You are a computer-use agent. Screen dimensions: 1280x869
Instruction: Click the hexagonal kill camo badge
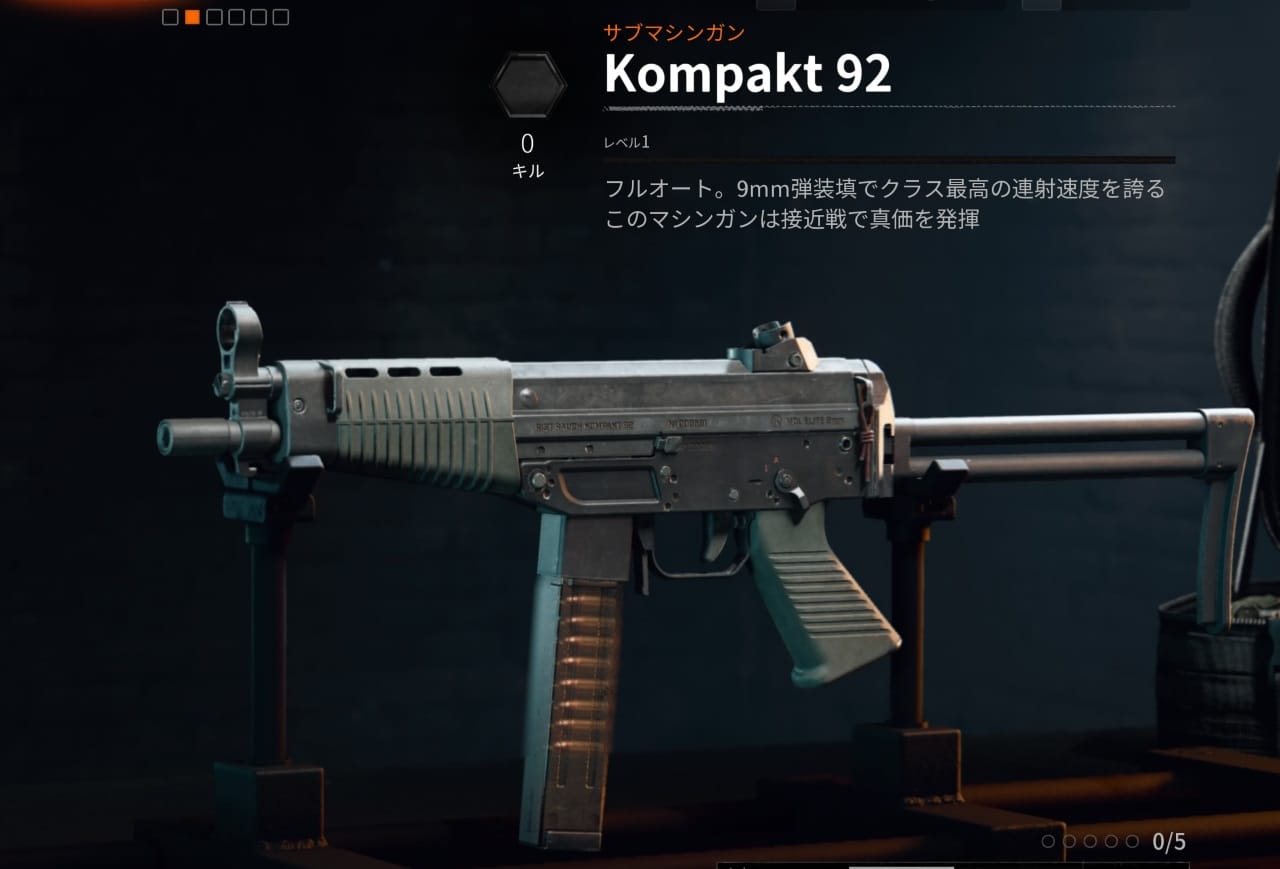pos(528,84)
